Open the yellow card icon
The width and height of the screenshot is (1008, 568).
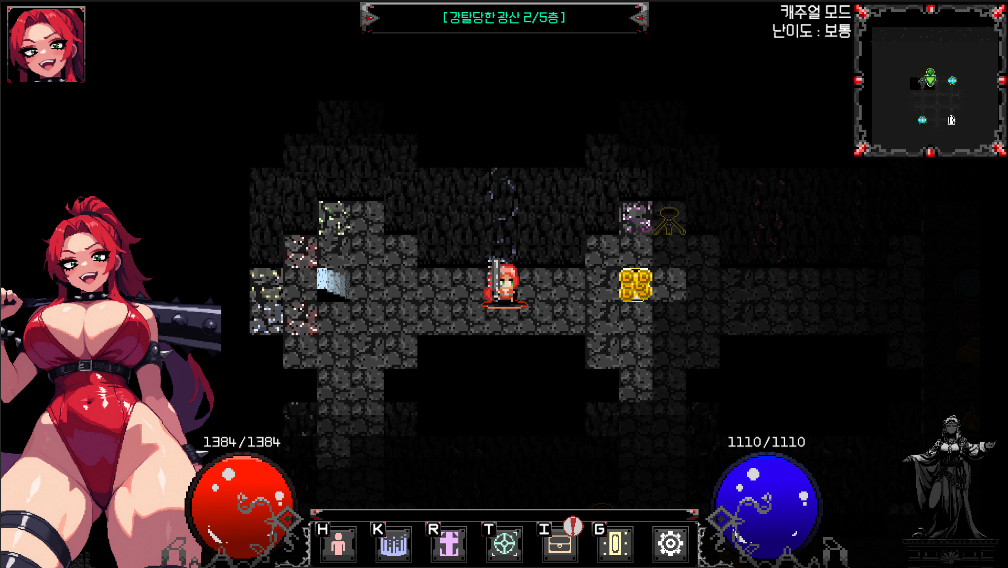pos(615,544)
